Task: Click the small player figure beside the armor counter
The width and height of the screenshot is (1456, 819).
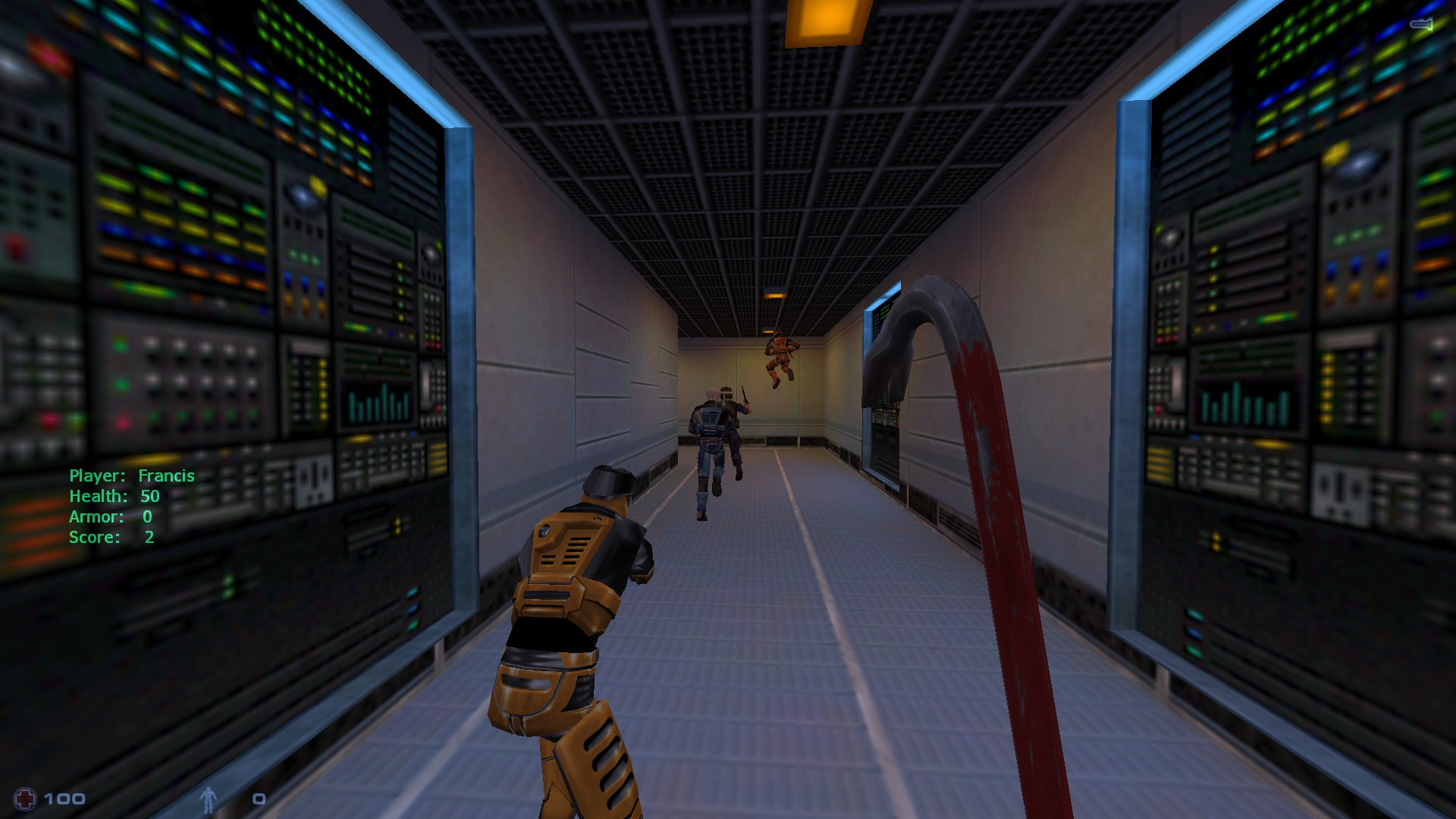Action: point(210,797)
